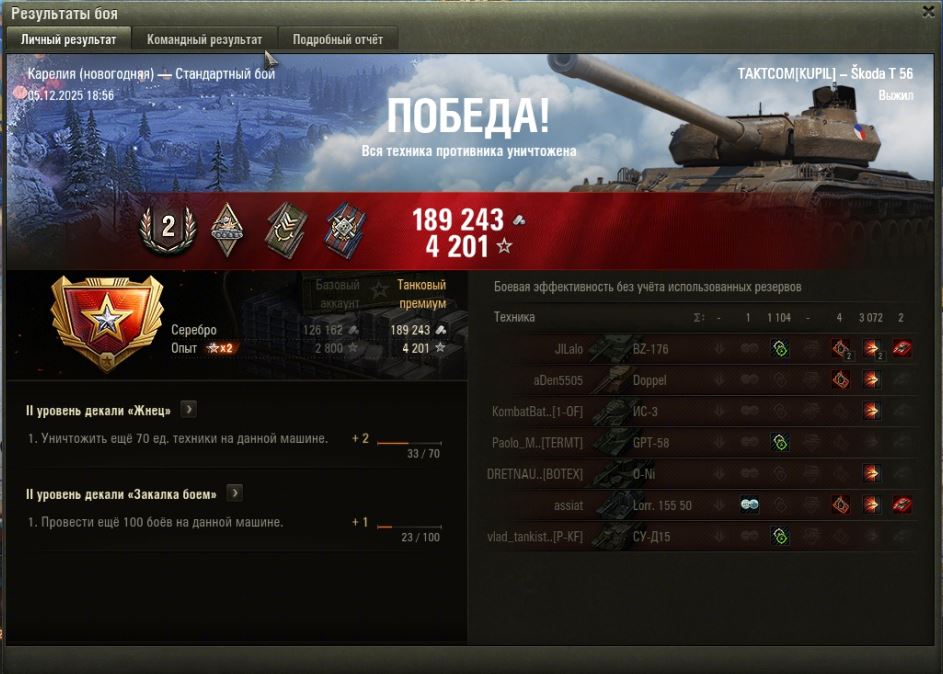Image resolution: width=943 pixels, height=674 pixels.
Task: Pick the Paolo_M GPT-58 row
Action: tap(700, 442)
